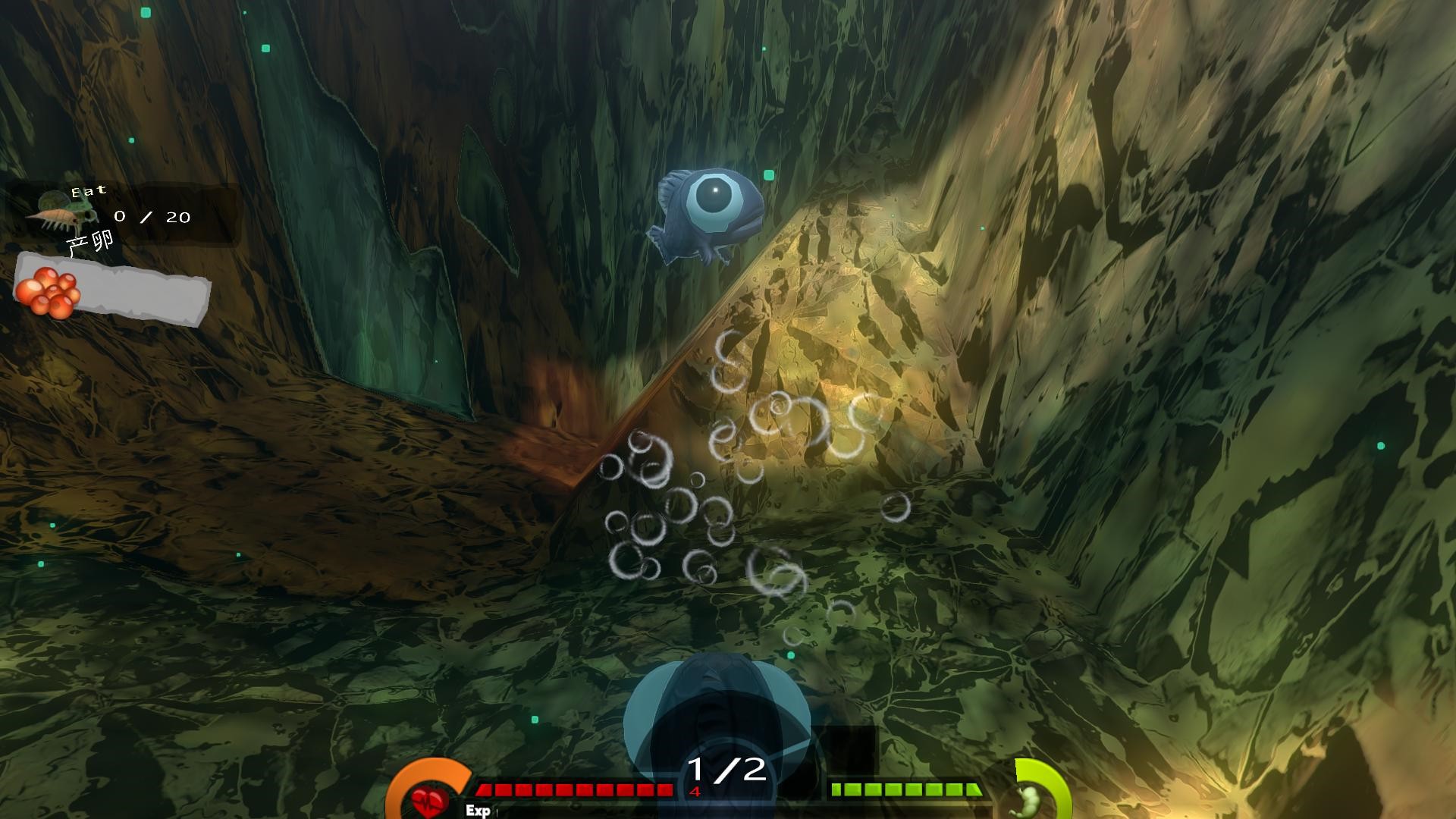Viewport: 1456px width, 819px height.
Task: Activate the orange egg cluster spawn icon
Action: pyautogui.click(x=49, y=291)
